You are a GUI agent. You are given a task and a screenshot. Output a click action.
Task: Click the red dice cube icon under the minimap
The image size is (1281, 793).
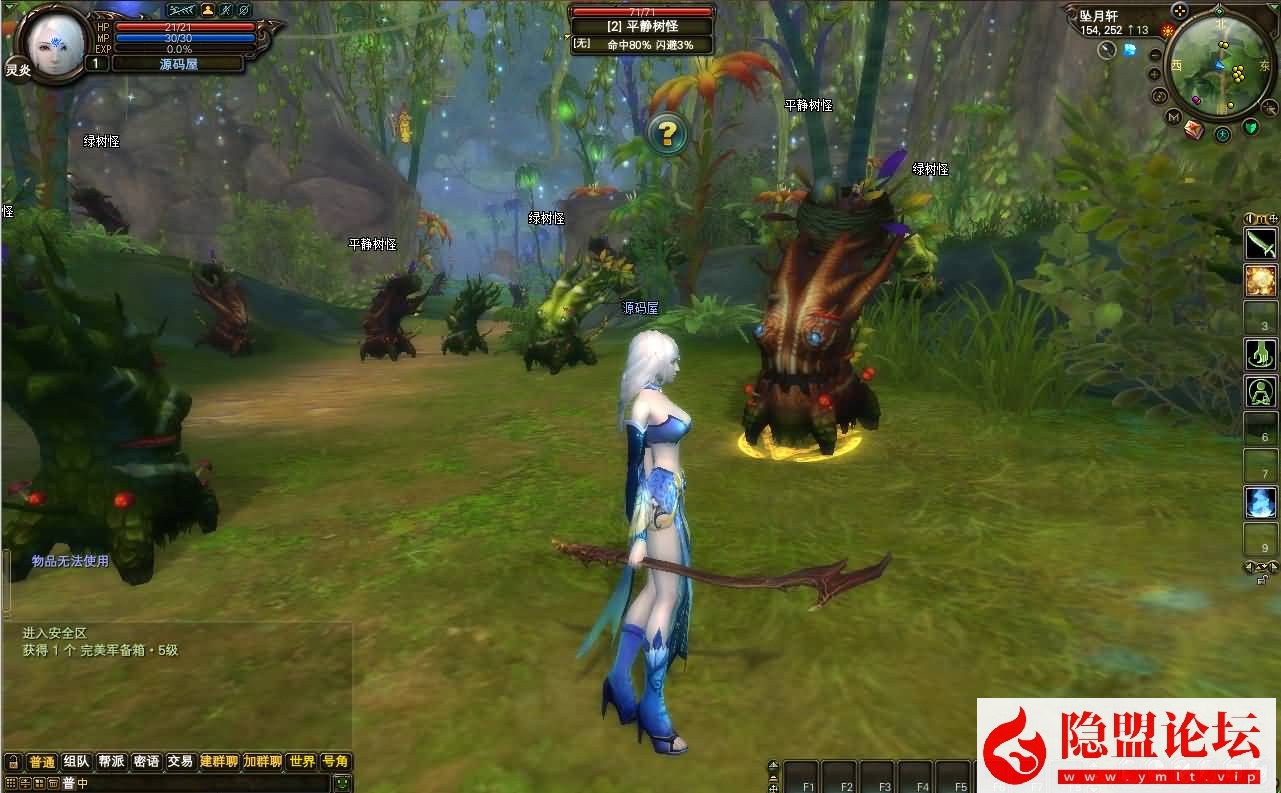coord(1193,130)
